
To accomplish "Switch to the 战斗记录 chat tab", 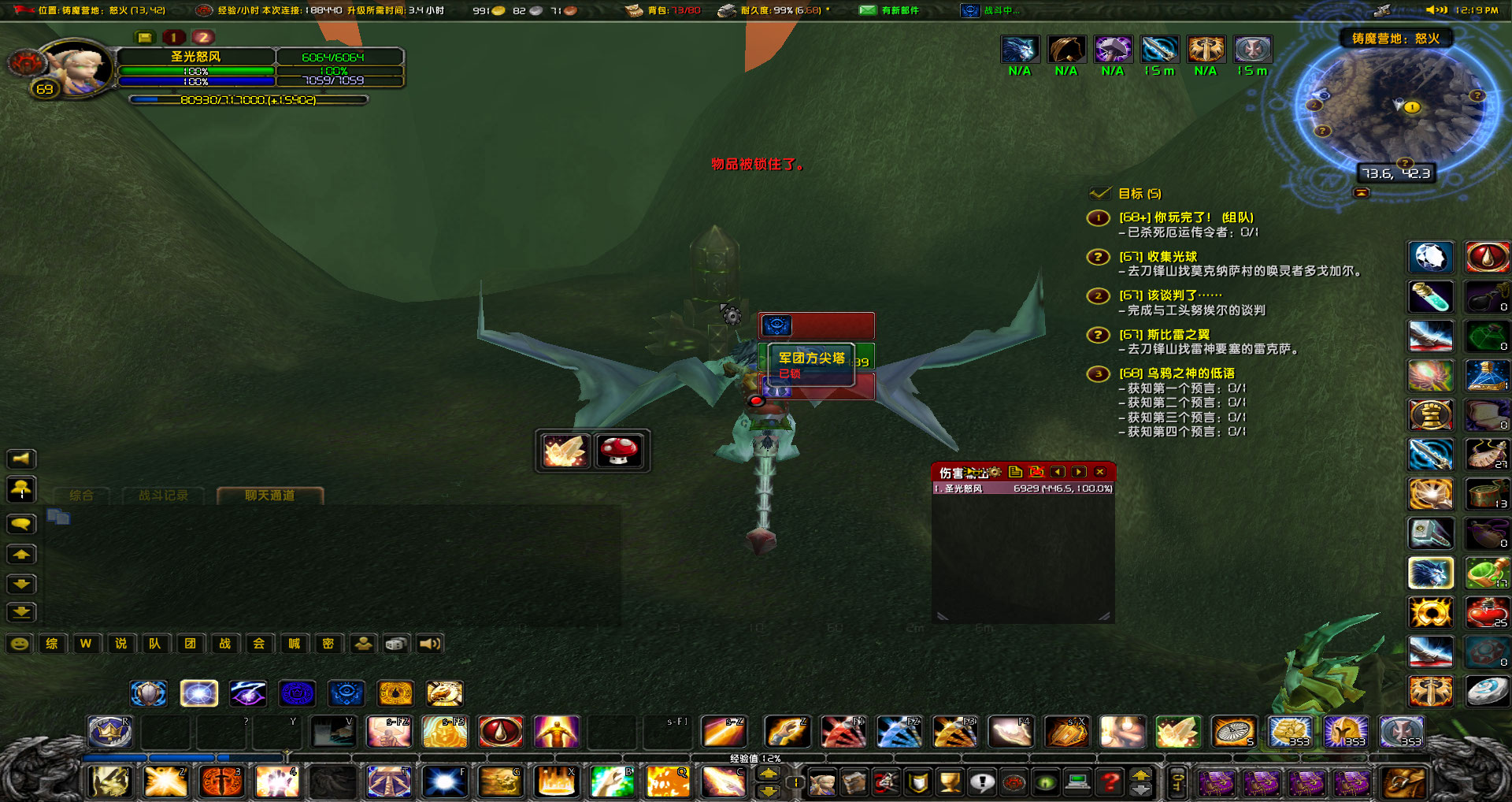I will (x=163, y=496).
